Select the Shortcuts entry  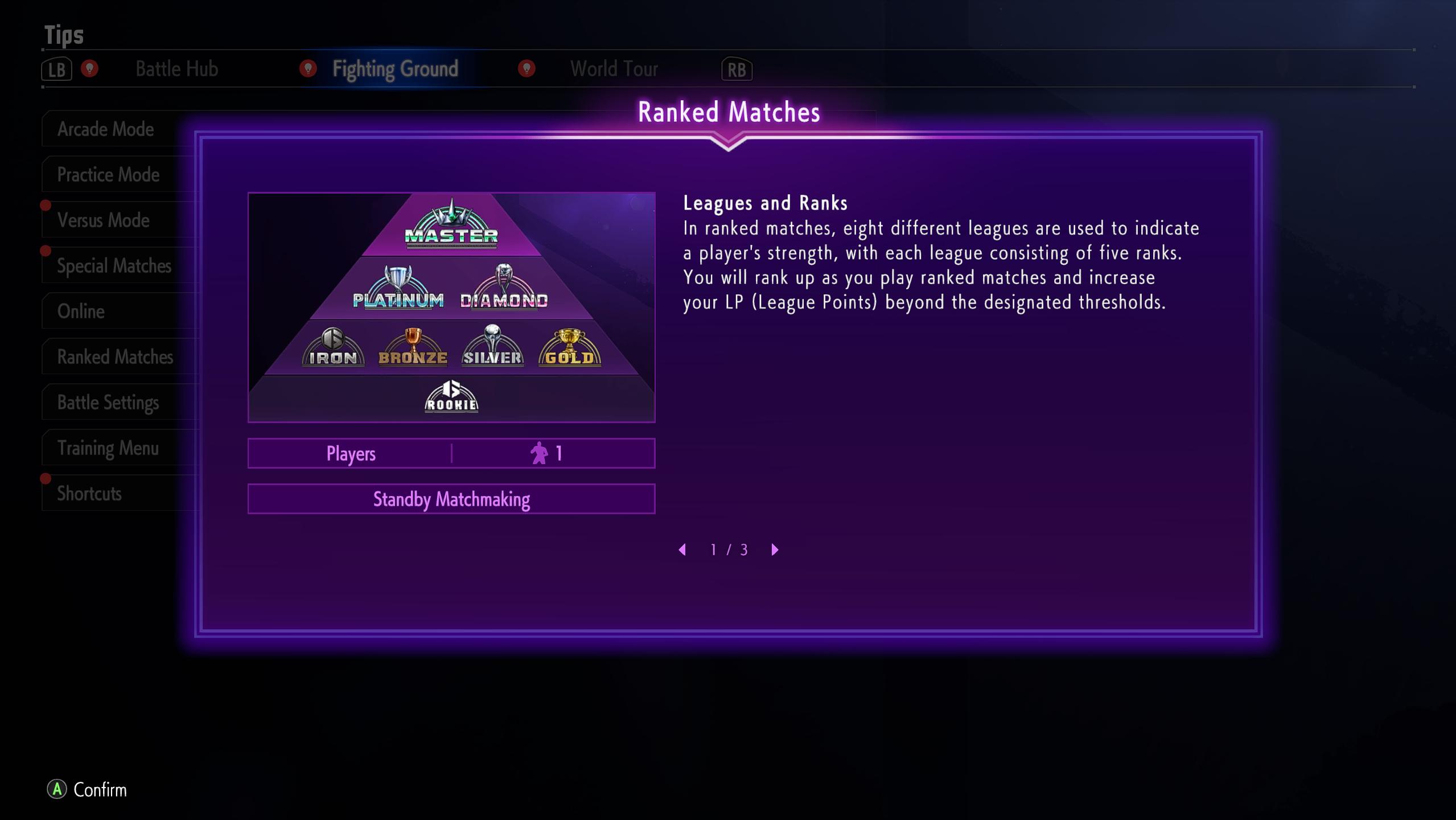tap(89, 494)
